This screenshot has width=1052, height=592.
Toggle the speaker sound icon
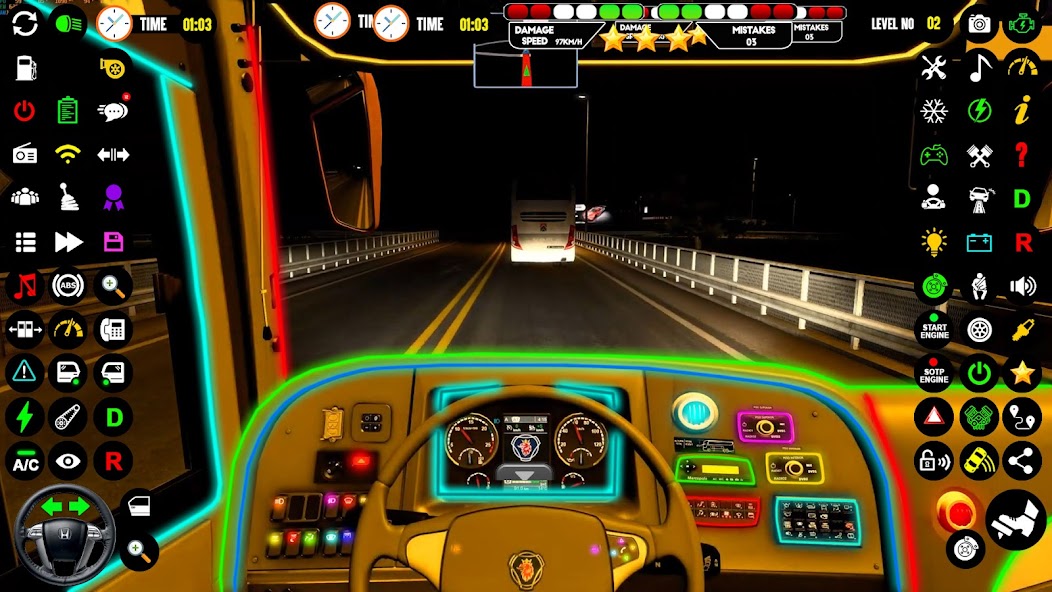point(1022,287)
